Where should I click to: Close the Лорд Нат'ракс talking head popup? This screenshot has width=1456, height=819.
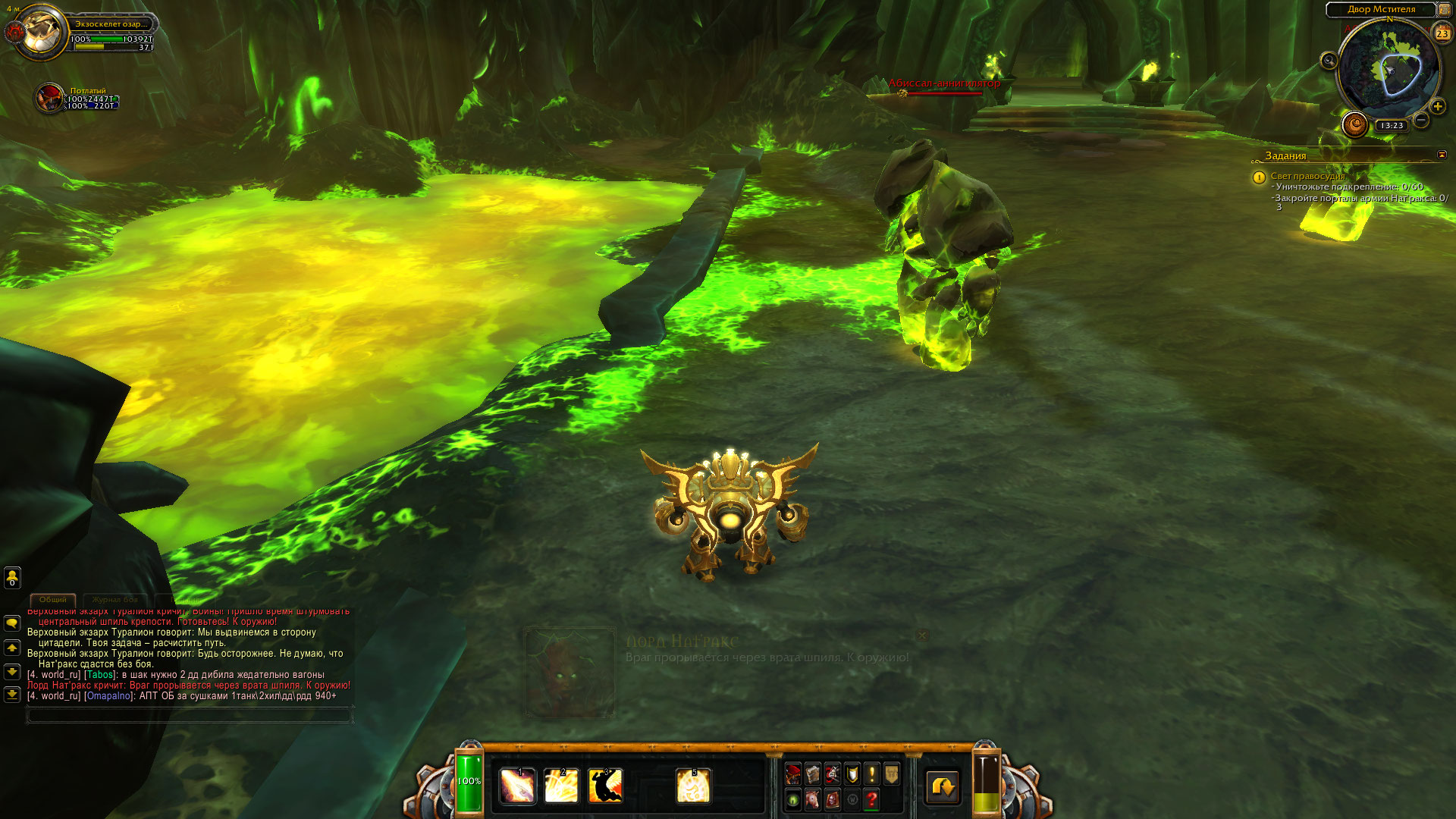922,635
